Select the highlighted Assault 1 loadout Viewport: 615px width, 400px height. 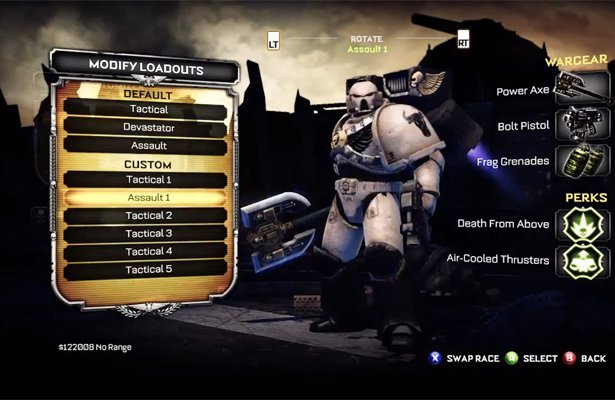pos(148,198)
